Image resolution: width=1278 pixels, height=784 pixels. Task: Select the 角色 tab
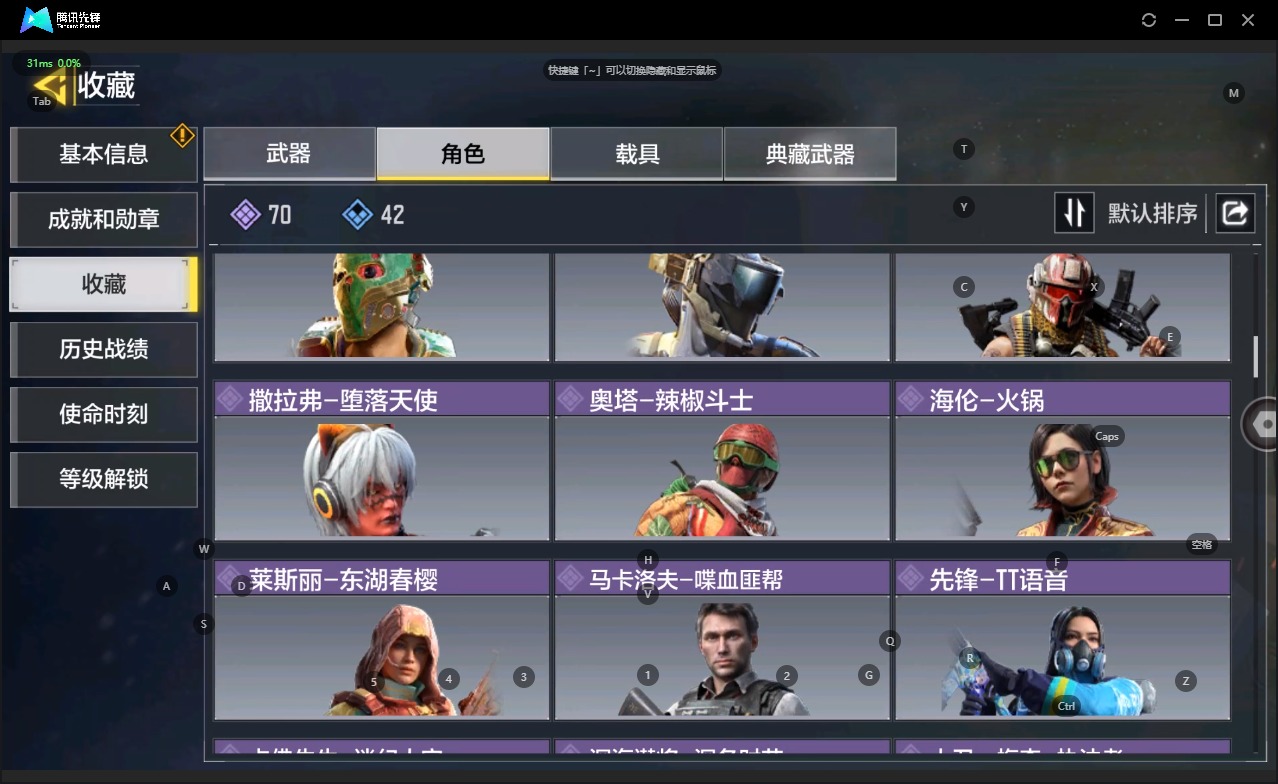[x=462, y=154]
